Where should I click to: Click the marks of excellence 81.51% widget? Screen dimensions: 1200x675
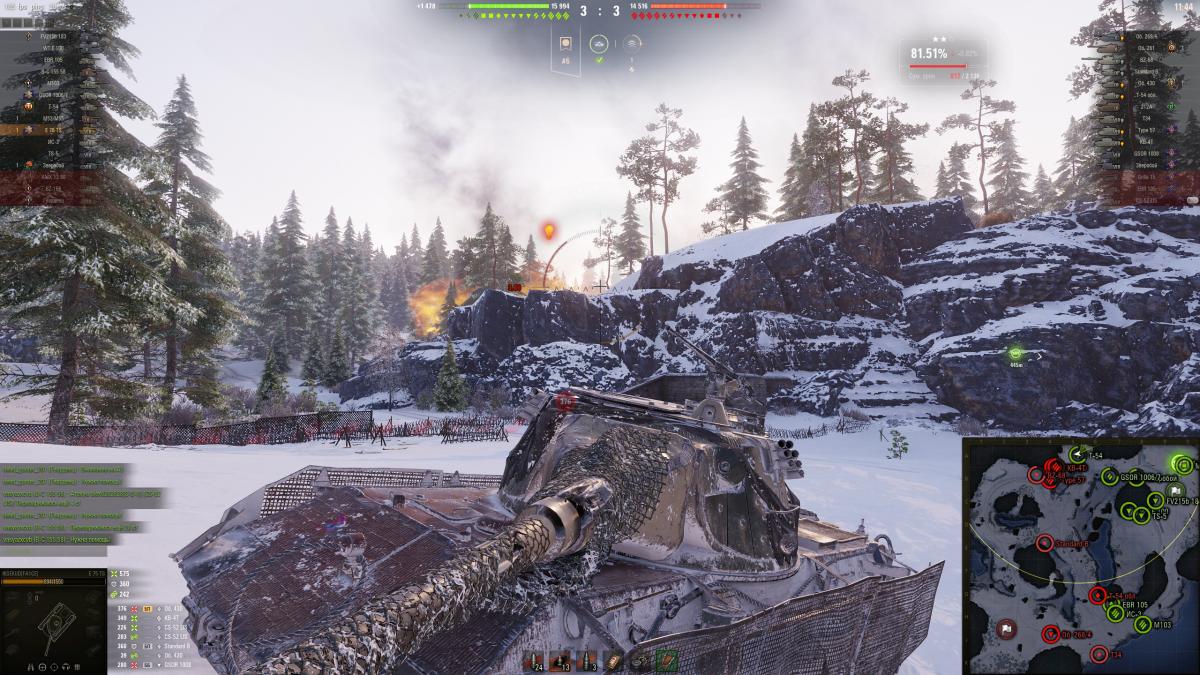click(940, 58)
